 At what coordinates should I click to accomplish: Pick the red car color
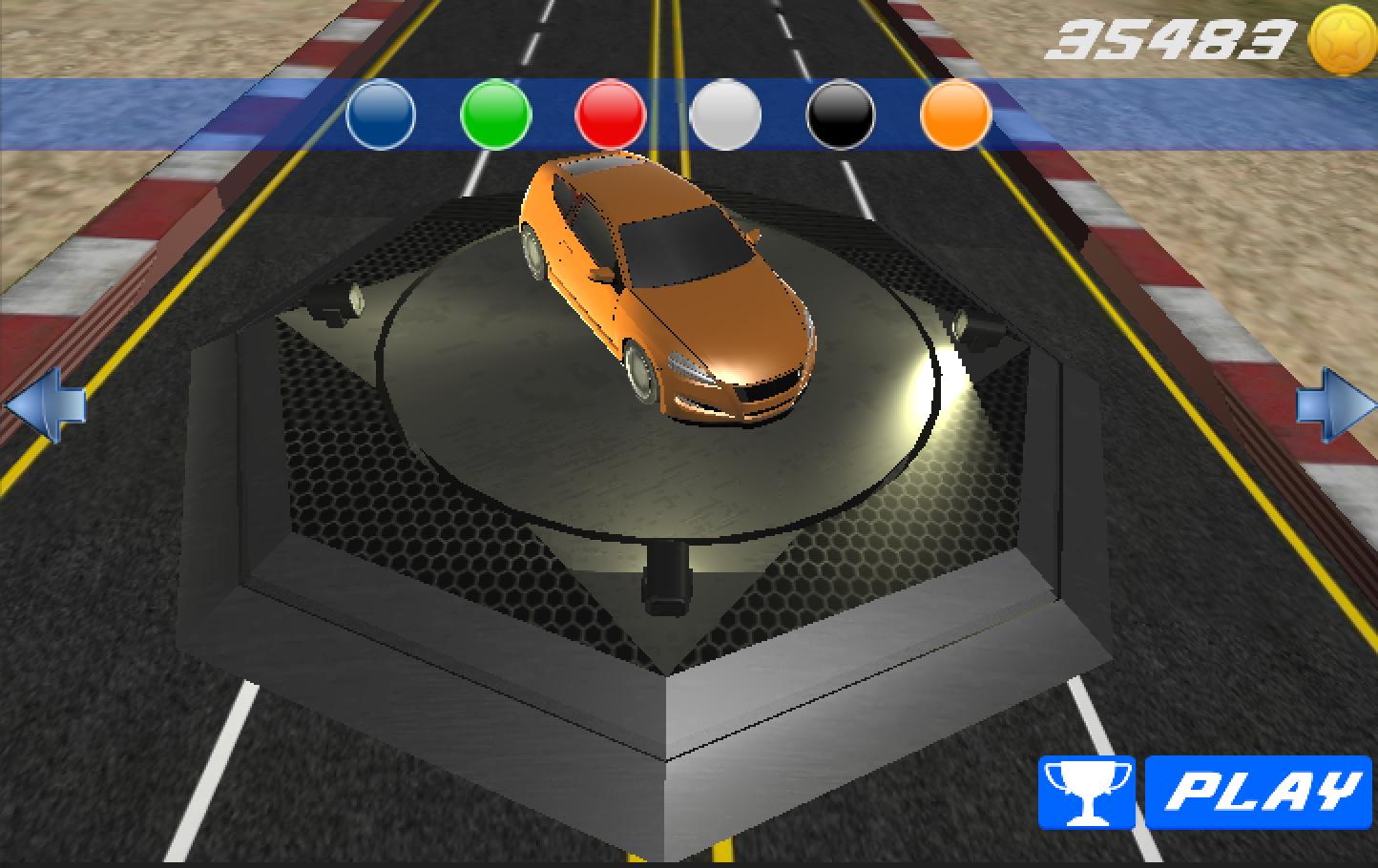[x=611, y=114]
